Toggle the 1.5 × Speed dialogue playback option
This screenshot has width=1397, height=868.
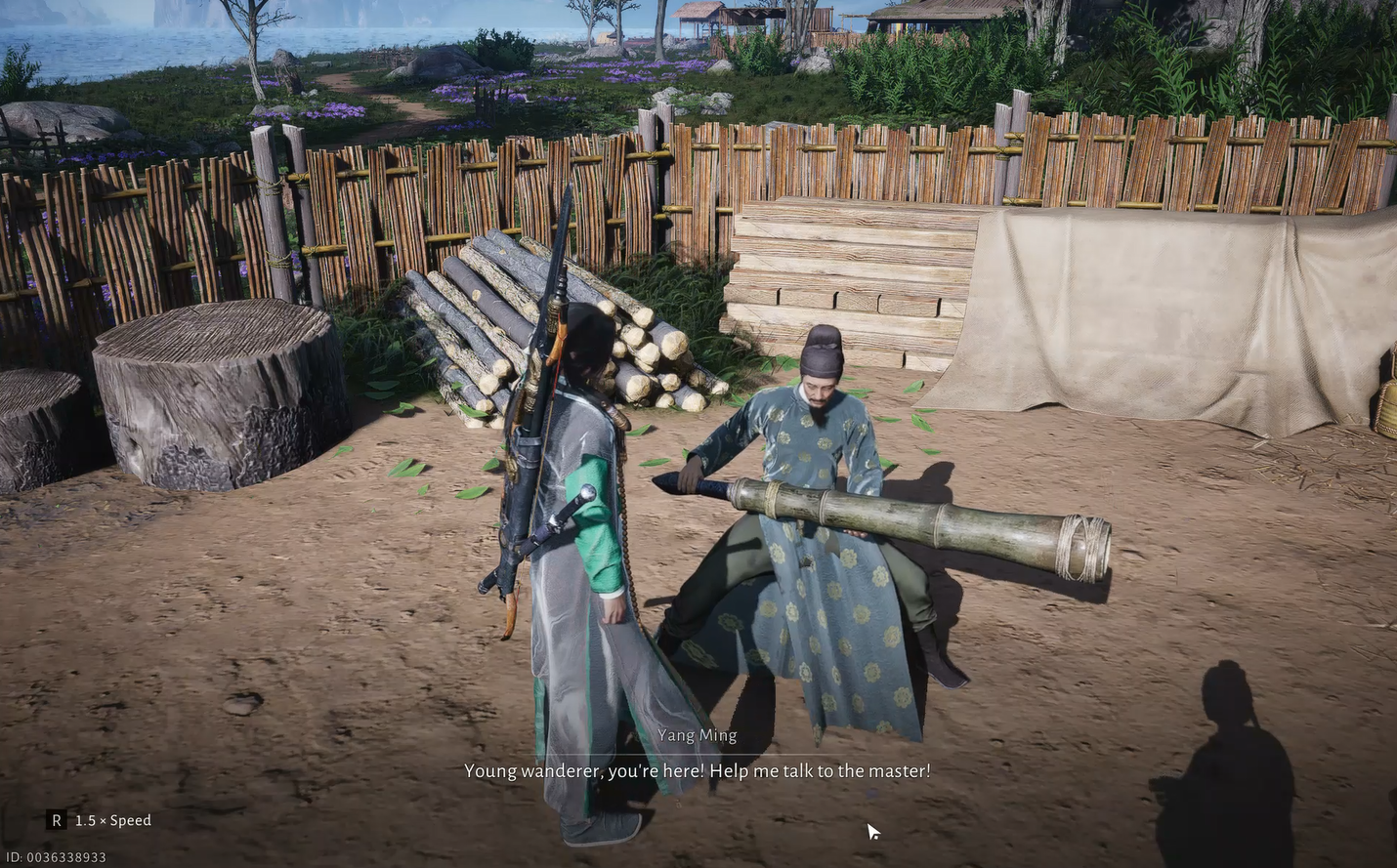101,820
